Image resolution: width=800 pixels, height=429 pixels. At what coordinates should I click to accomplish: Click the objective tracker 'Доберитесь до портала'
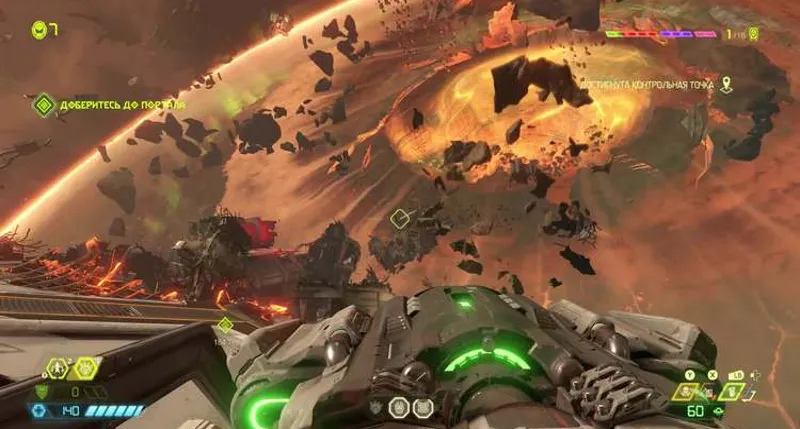(110, 103)
